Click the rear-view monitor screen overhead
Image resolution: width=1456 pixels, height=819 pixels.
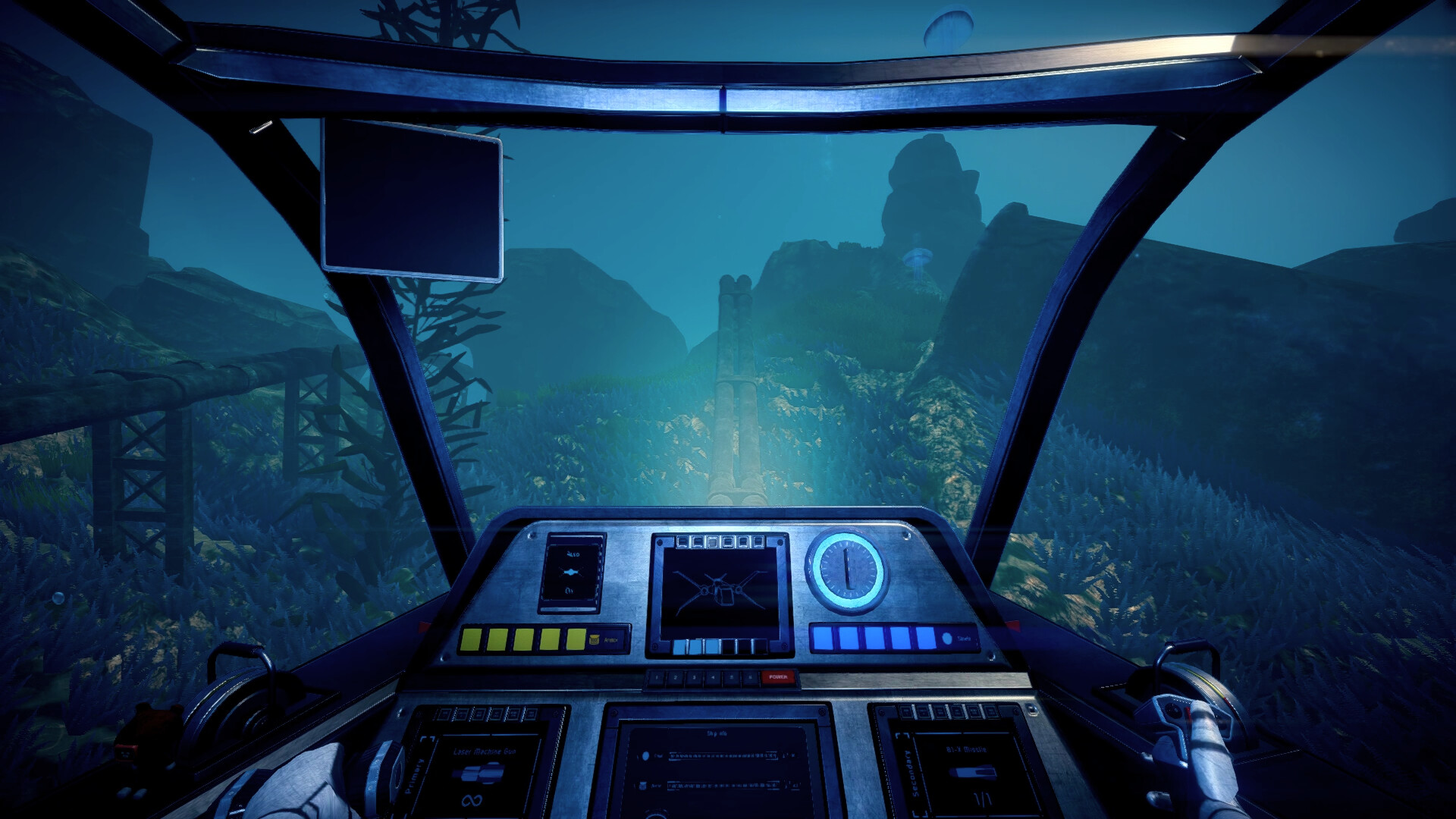412,199
